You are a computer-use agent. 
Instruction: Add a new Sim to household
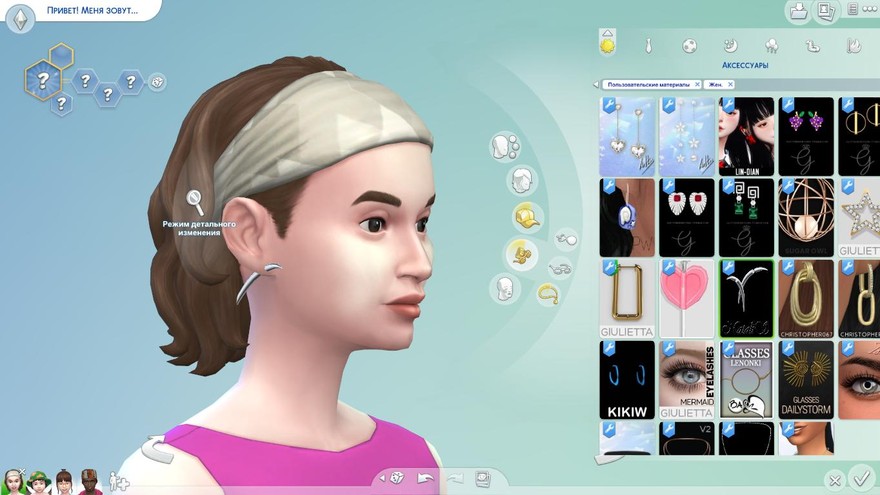[118, 481]
